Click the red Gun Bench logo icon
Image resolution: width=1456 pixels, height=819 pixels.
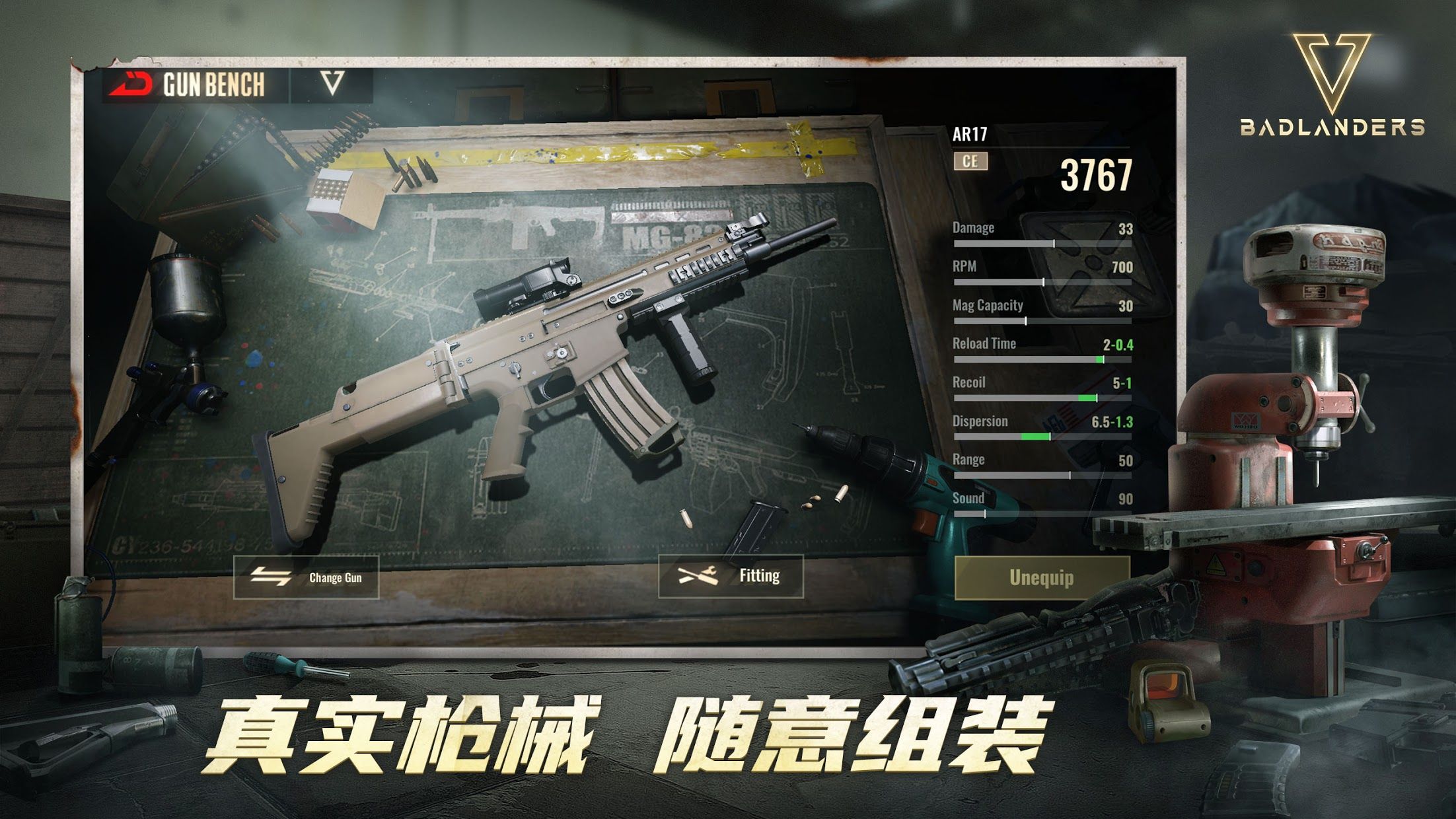click(129, 83)
